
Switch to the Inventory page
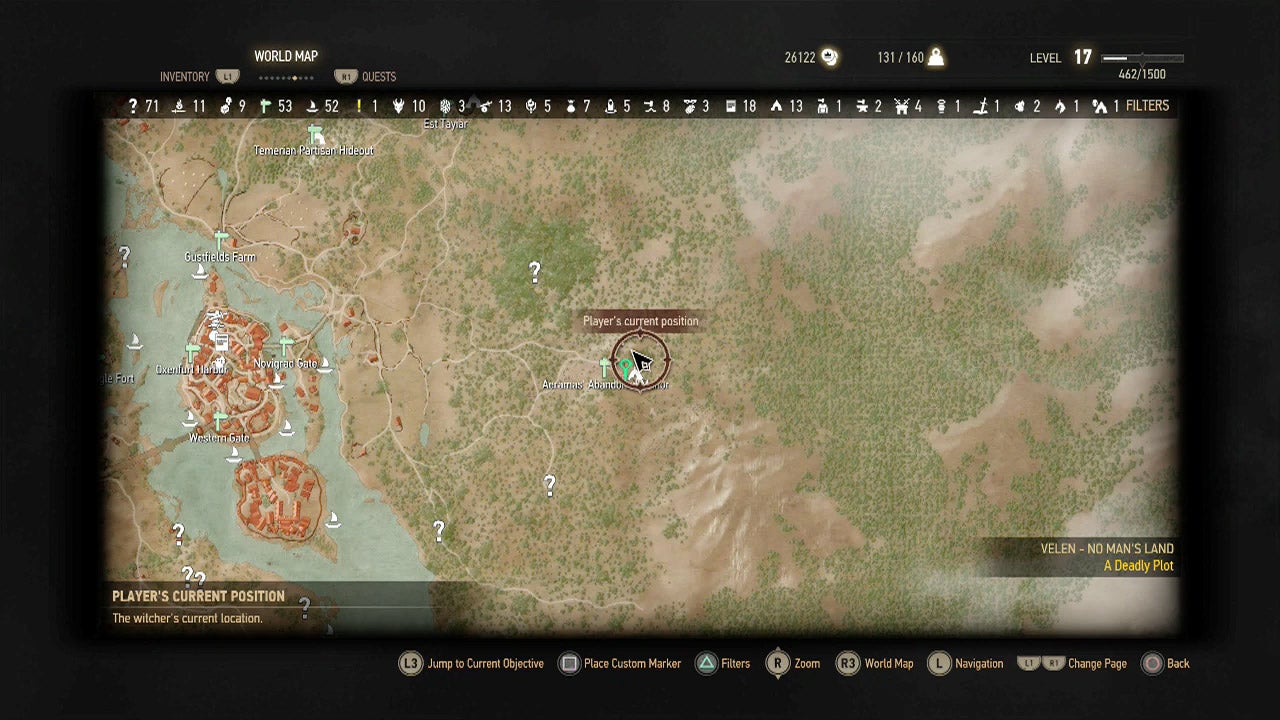(185, 77)
